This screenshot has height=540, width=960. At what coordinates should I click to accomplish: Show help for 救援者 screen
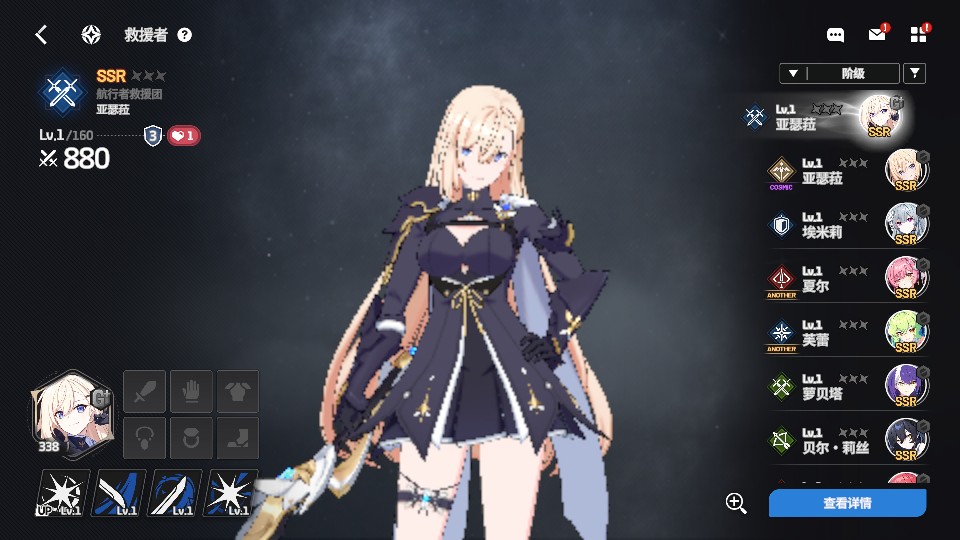pos(184,35)
